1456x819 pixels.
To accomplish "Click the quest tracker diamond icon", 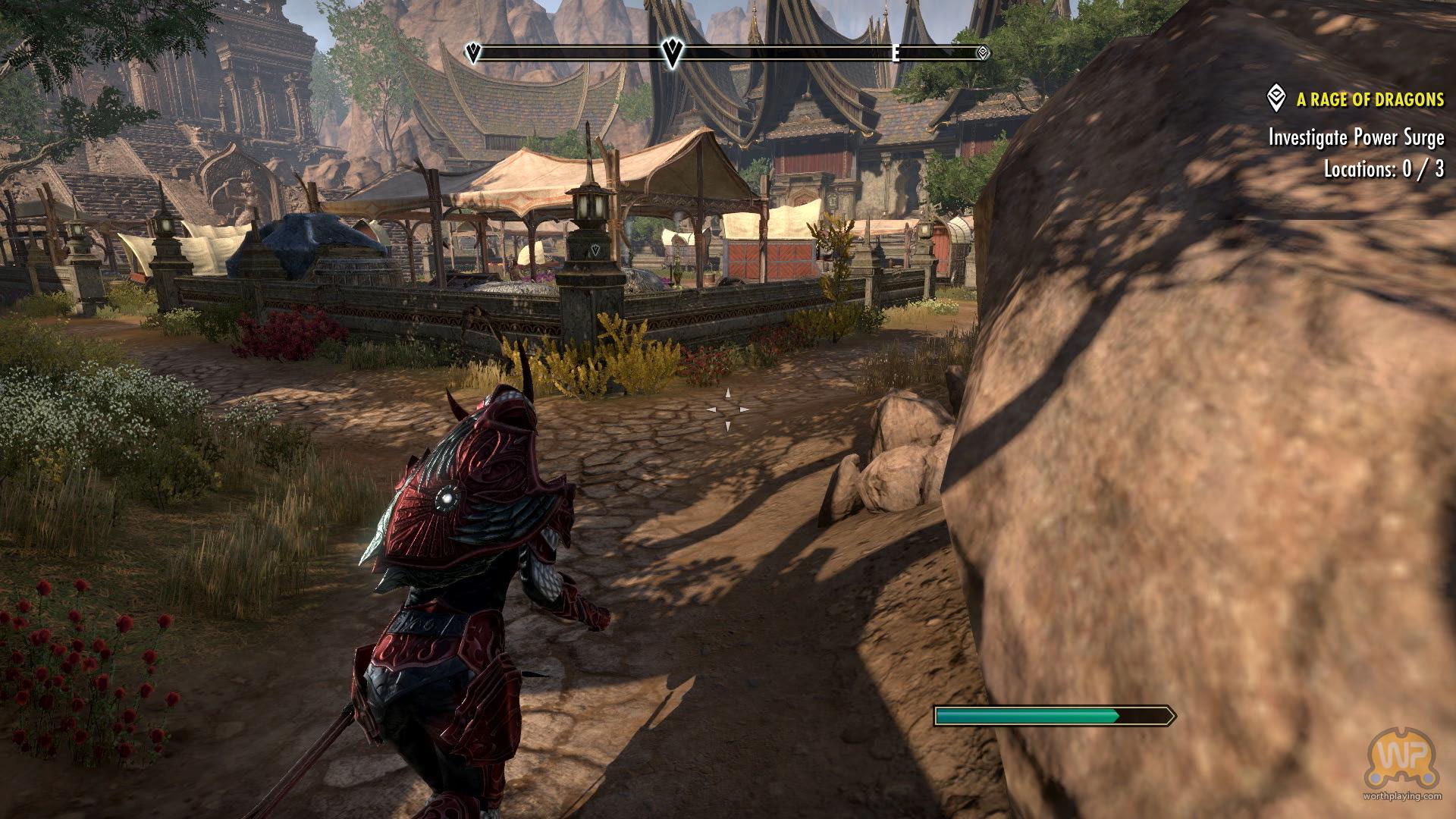I will (1276, 99).
